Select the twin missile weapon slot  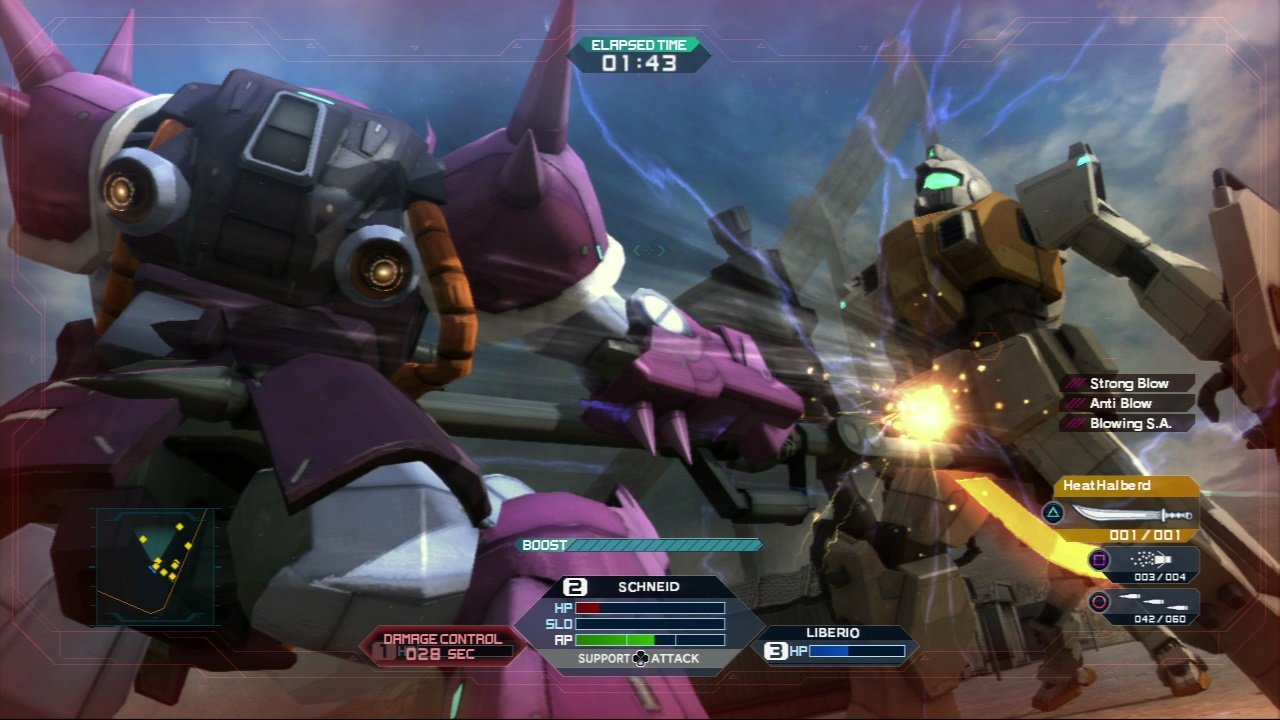coord(1143,605)
